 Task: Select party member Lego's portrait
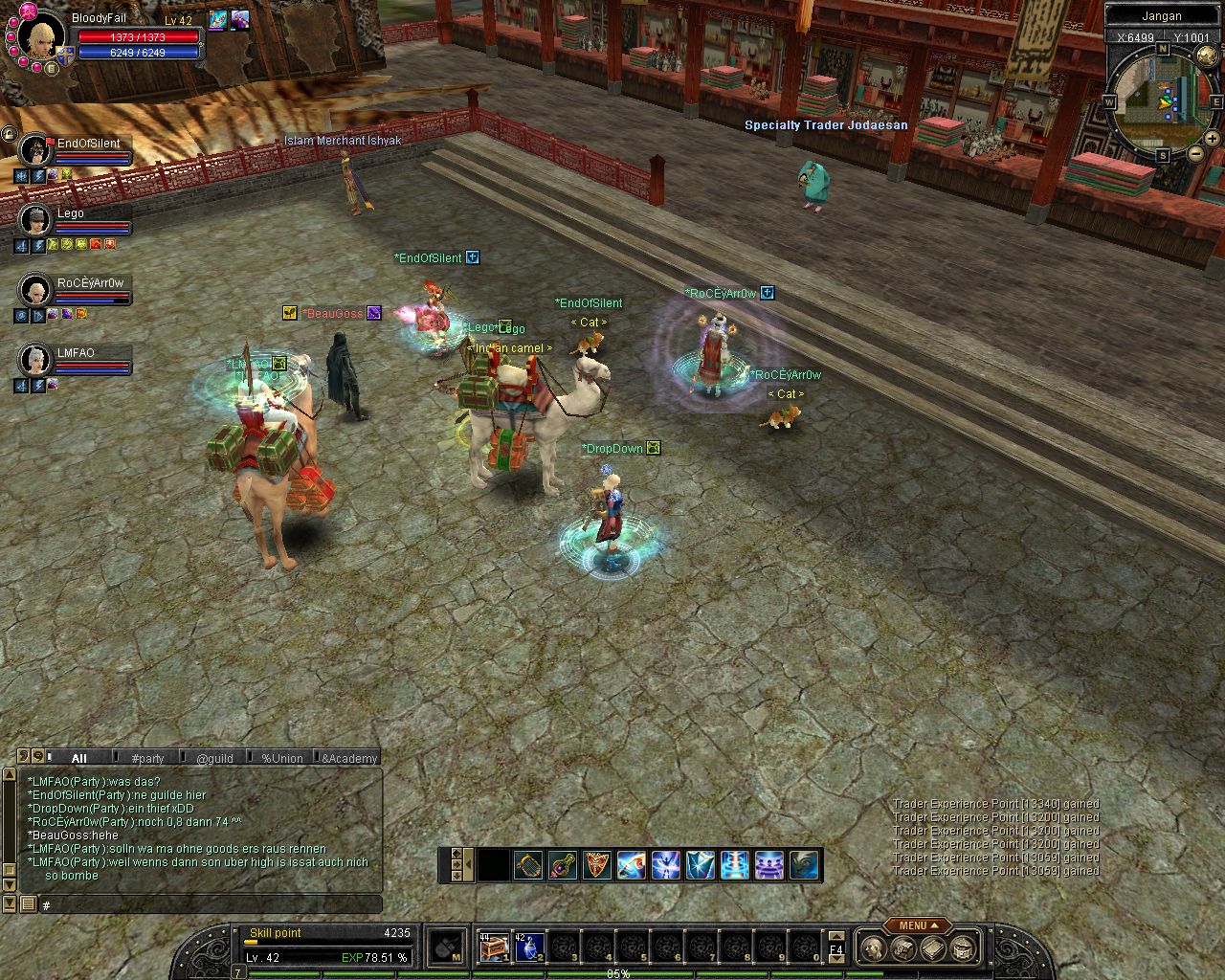coord(35,220)
